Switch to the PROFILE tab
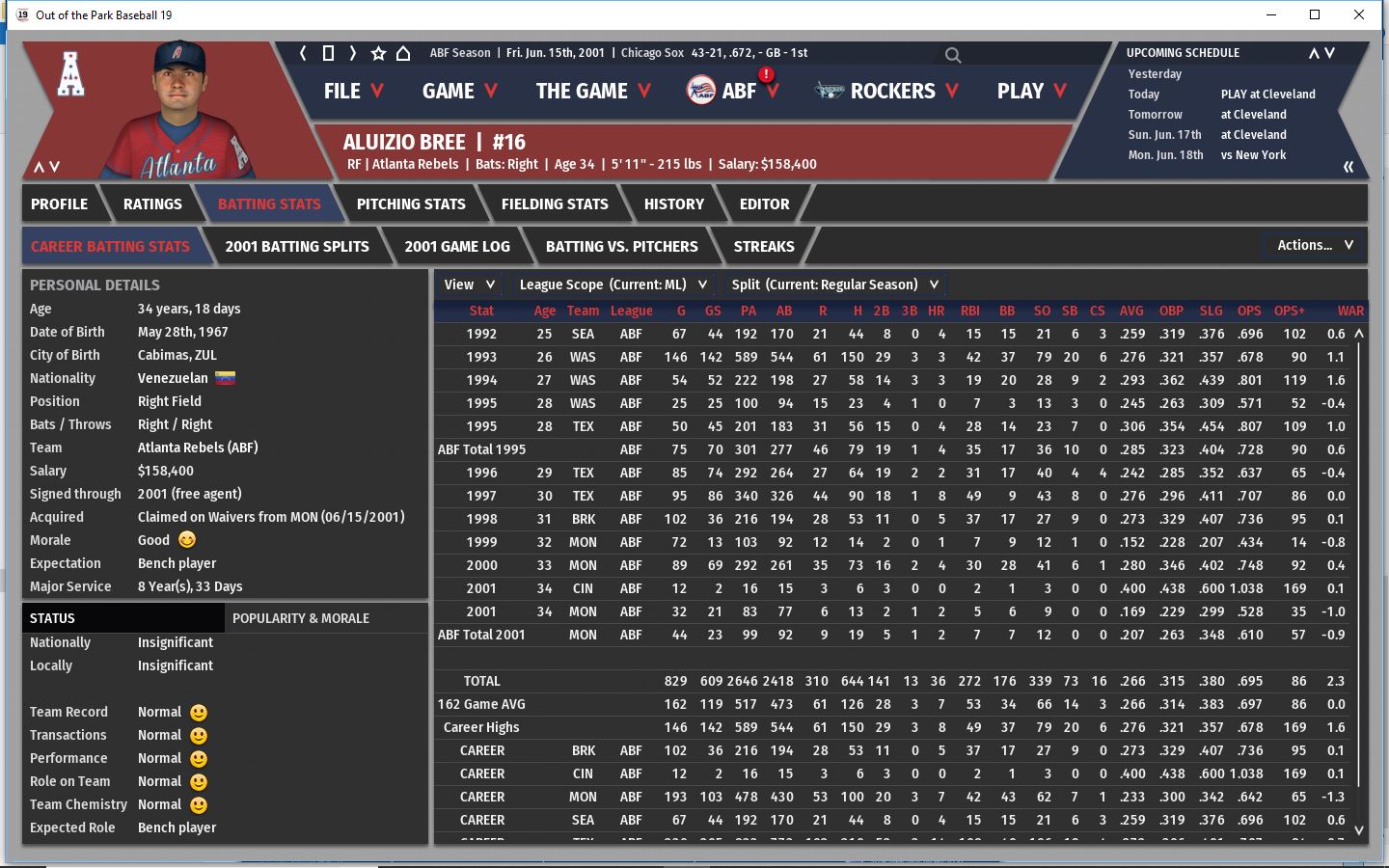 (x=59, y=204)
